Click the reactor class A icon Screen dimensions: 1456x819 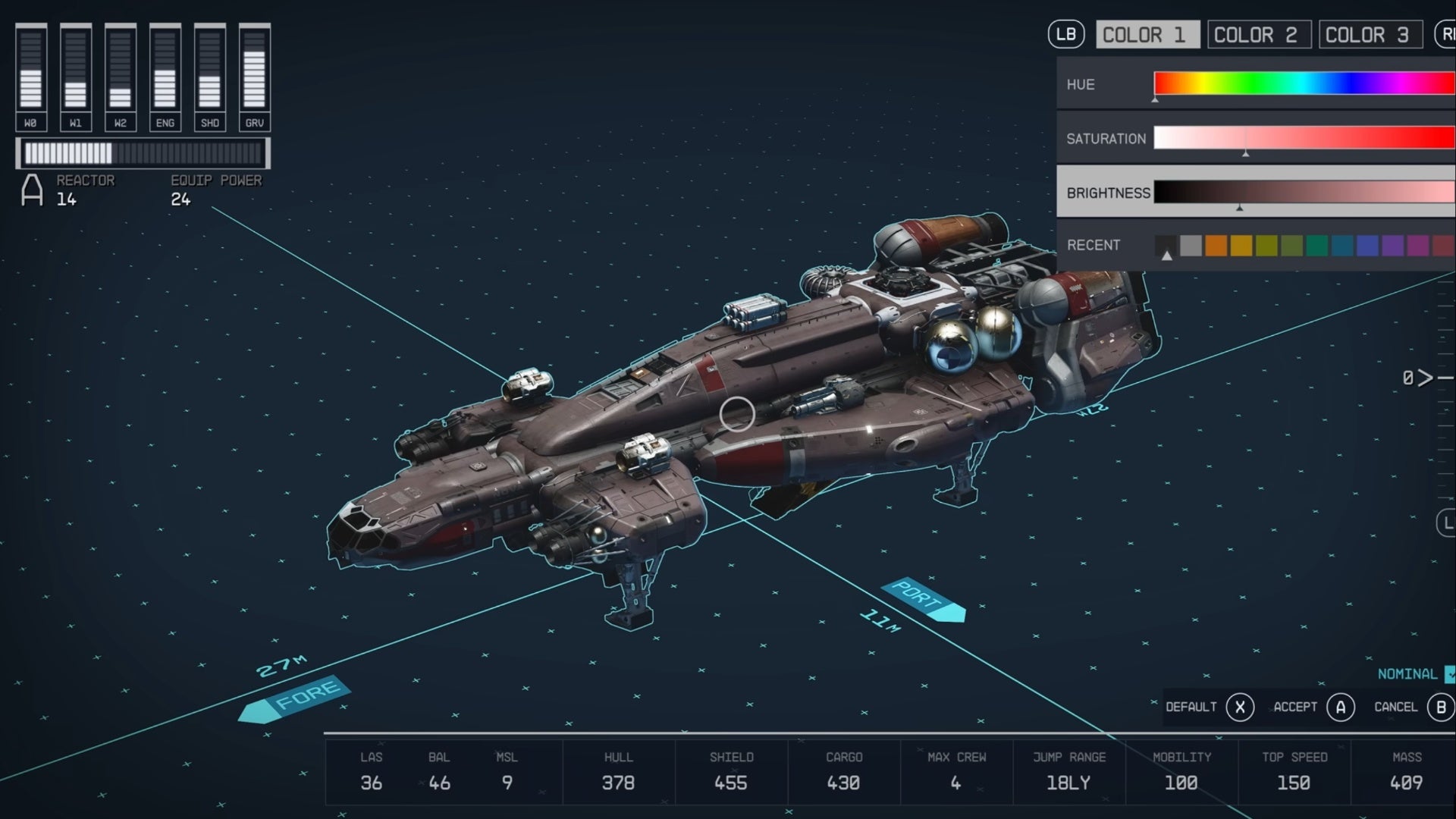tap(32, 190)
